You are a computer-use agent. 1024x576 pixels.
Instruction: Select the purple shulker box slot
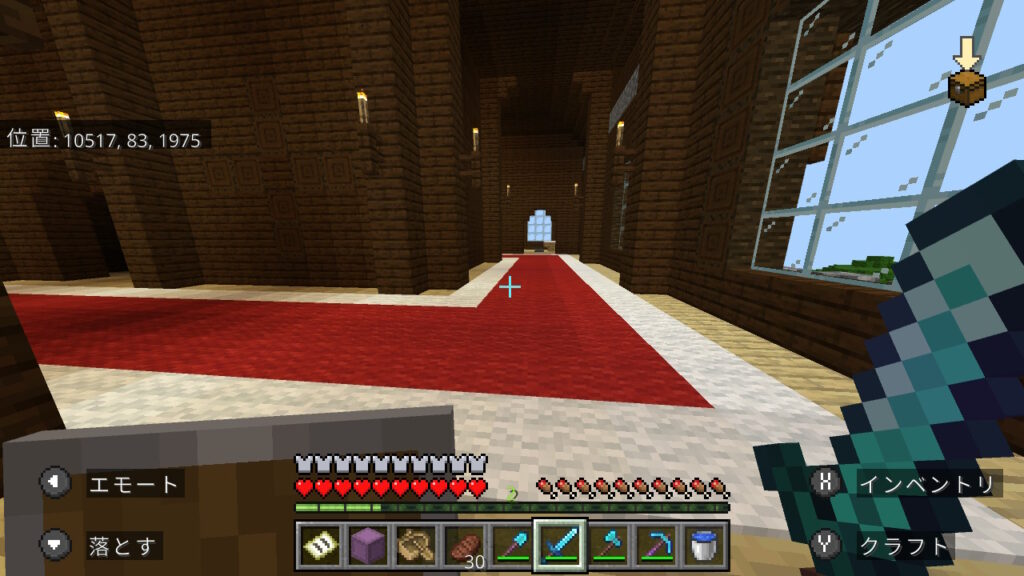[x=366, y=545]
